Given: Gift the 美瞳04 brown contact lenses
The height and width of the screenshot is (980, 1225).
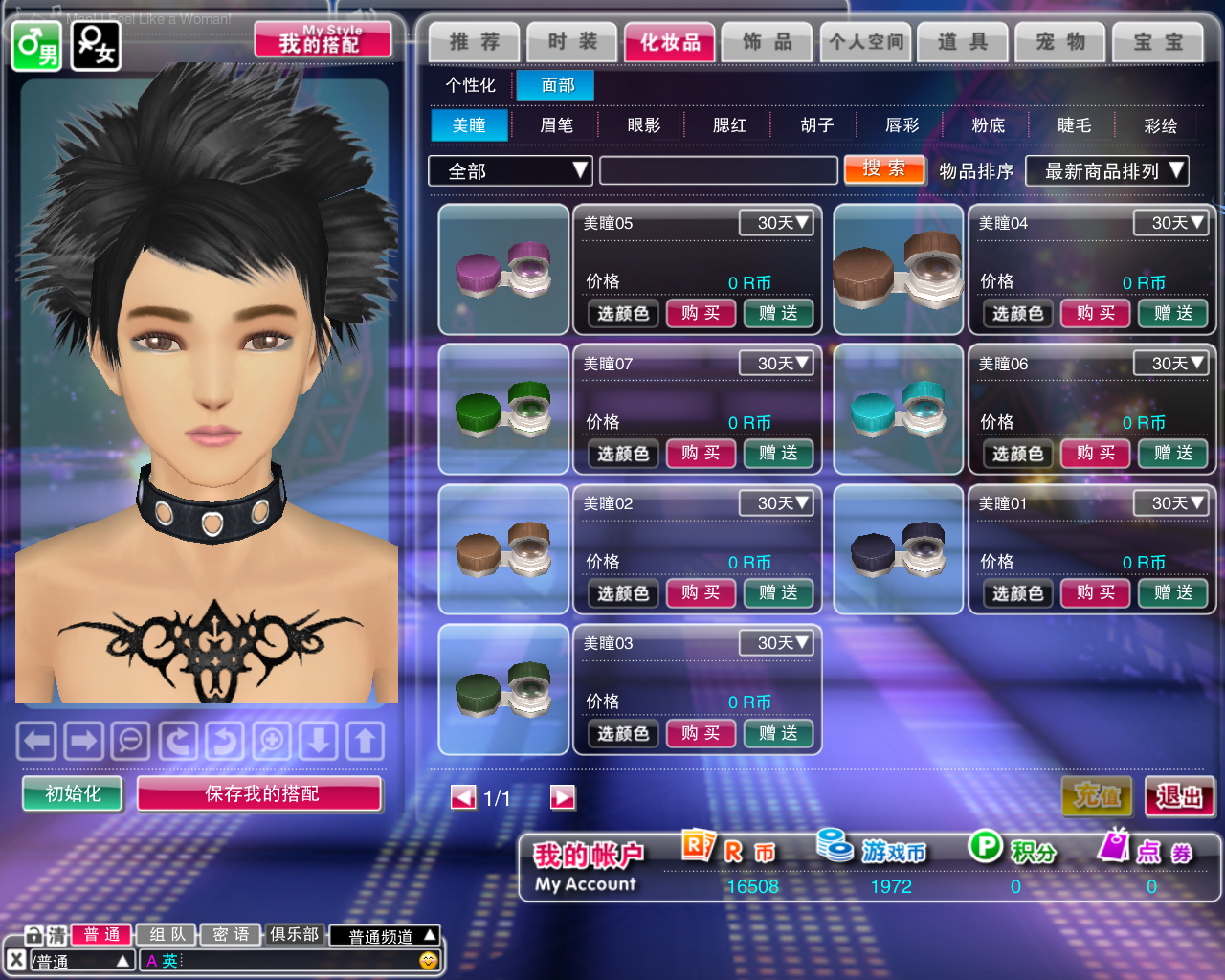Looking at the screenshot, I should tap(1172, 313).
